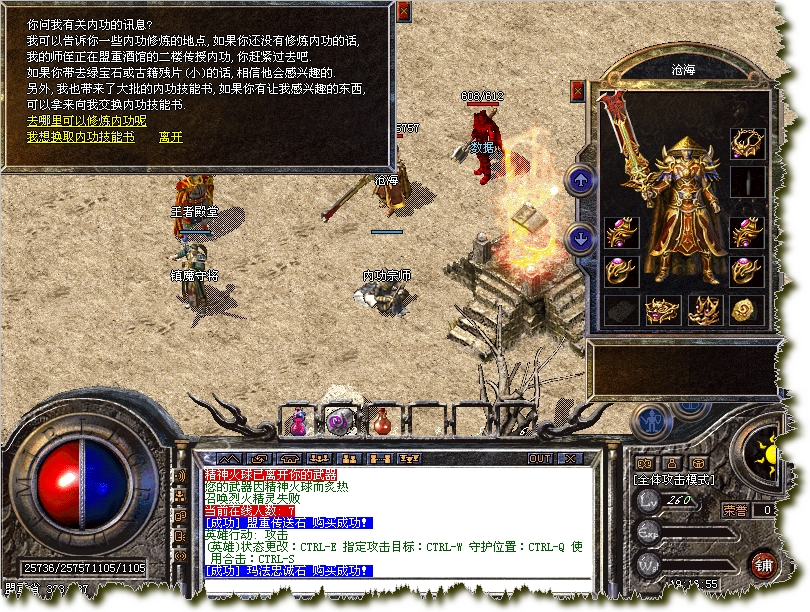The image size is (810, 612).
Task: Use the purple potion in quick bar
Action: (x=297, y=422)
